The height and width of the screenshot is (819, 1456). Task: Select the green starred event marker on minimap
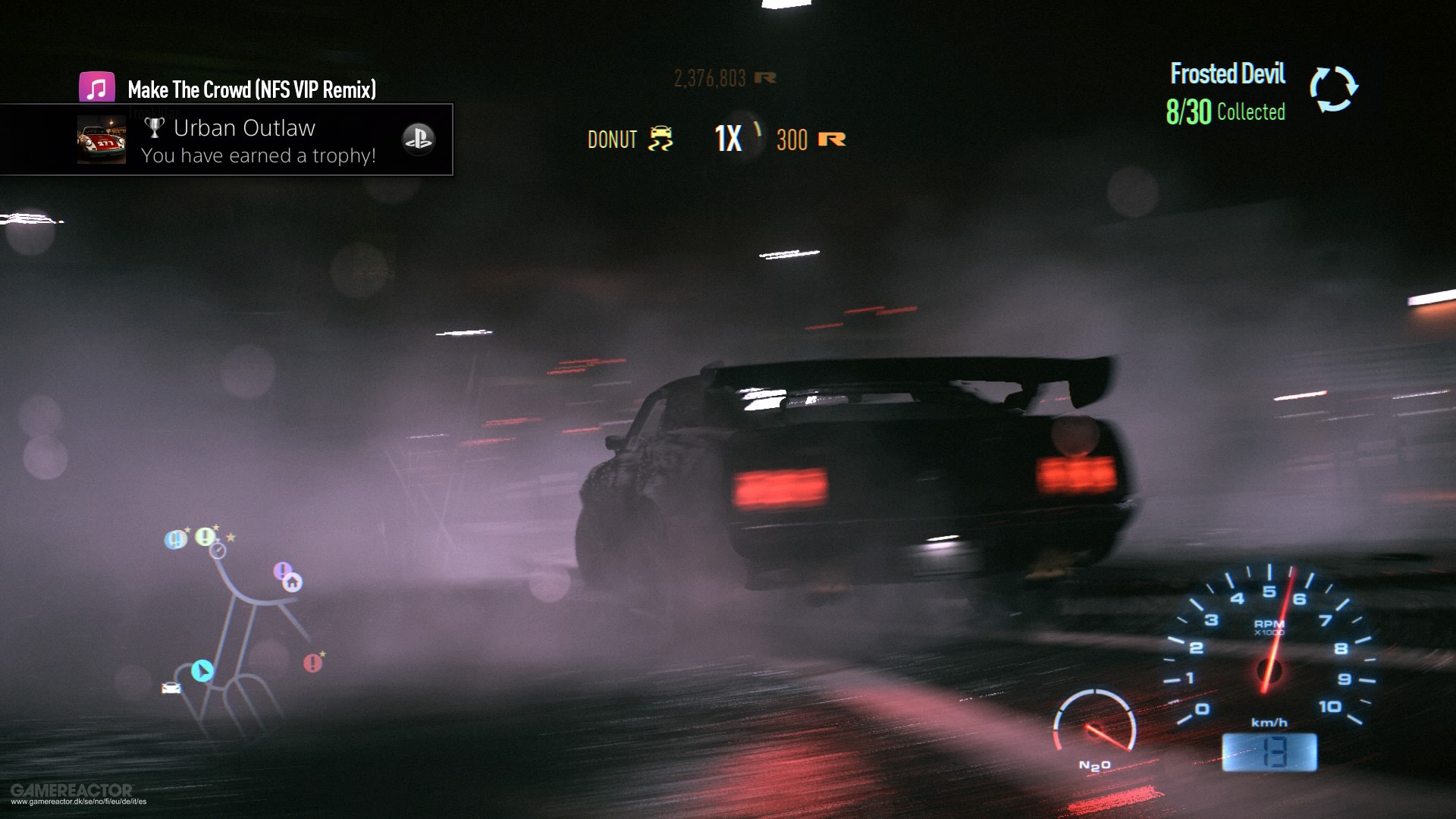point(205,537)
